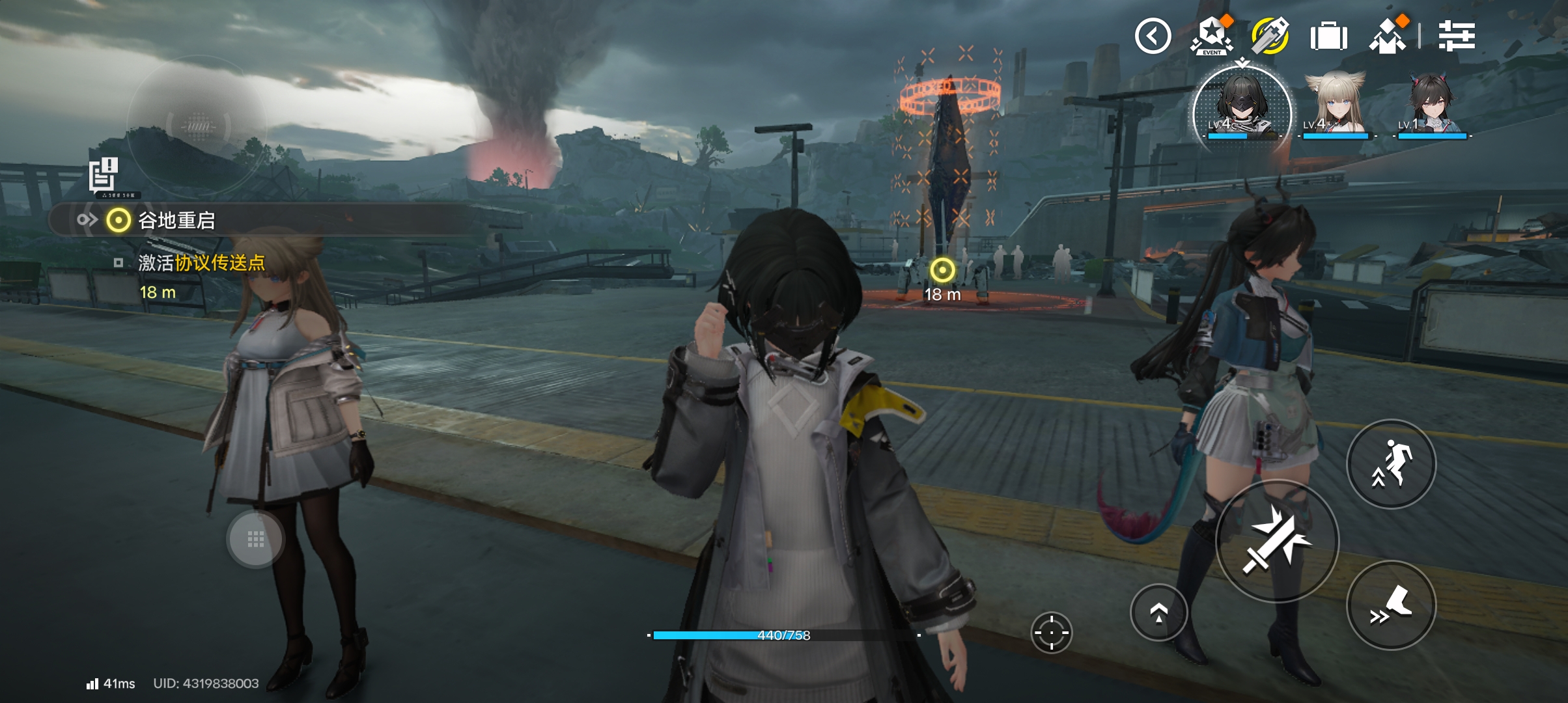The image size is (1568, 703).
Task: Open the circular minimap
Action: coord(198,125)
